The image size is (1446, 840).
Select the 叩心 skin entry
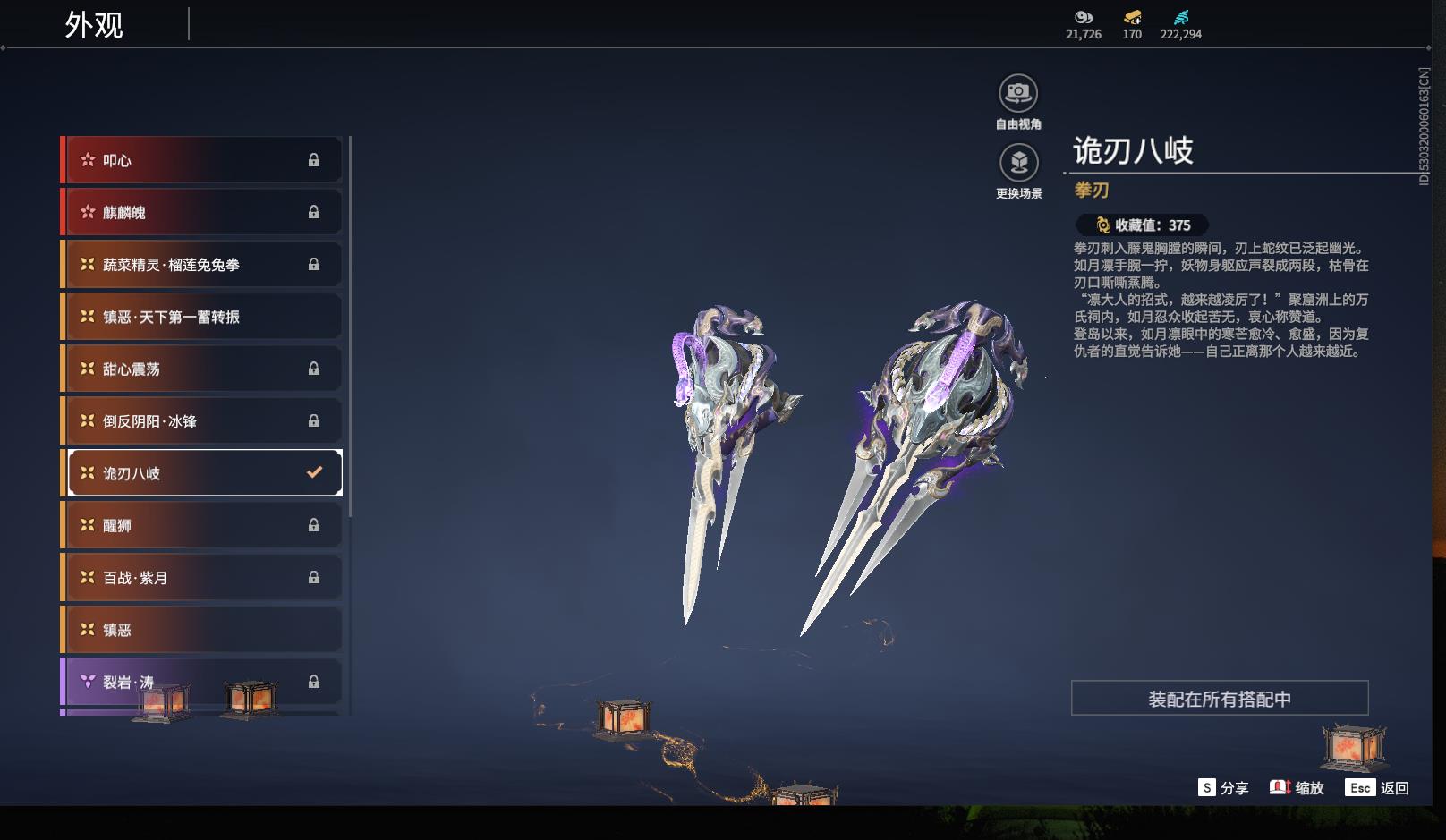202,160
